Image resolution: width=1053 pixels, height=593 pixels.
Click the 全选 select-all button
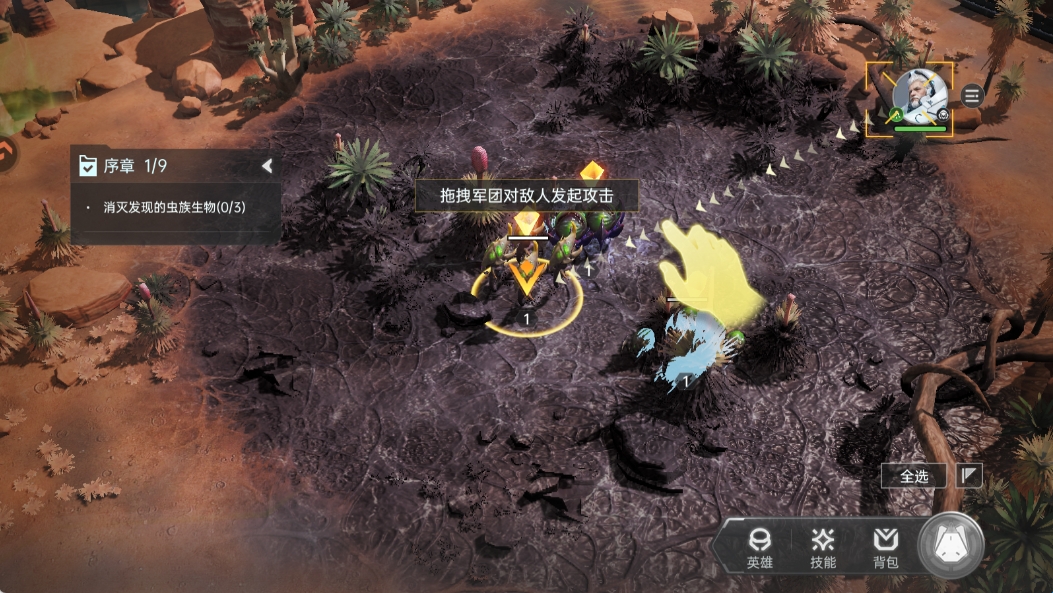point(914,476)
